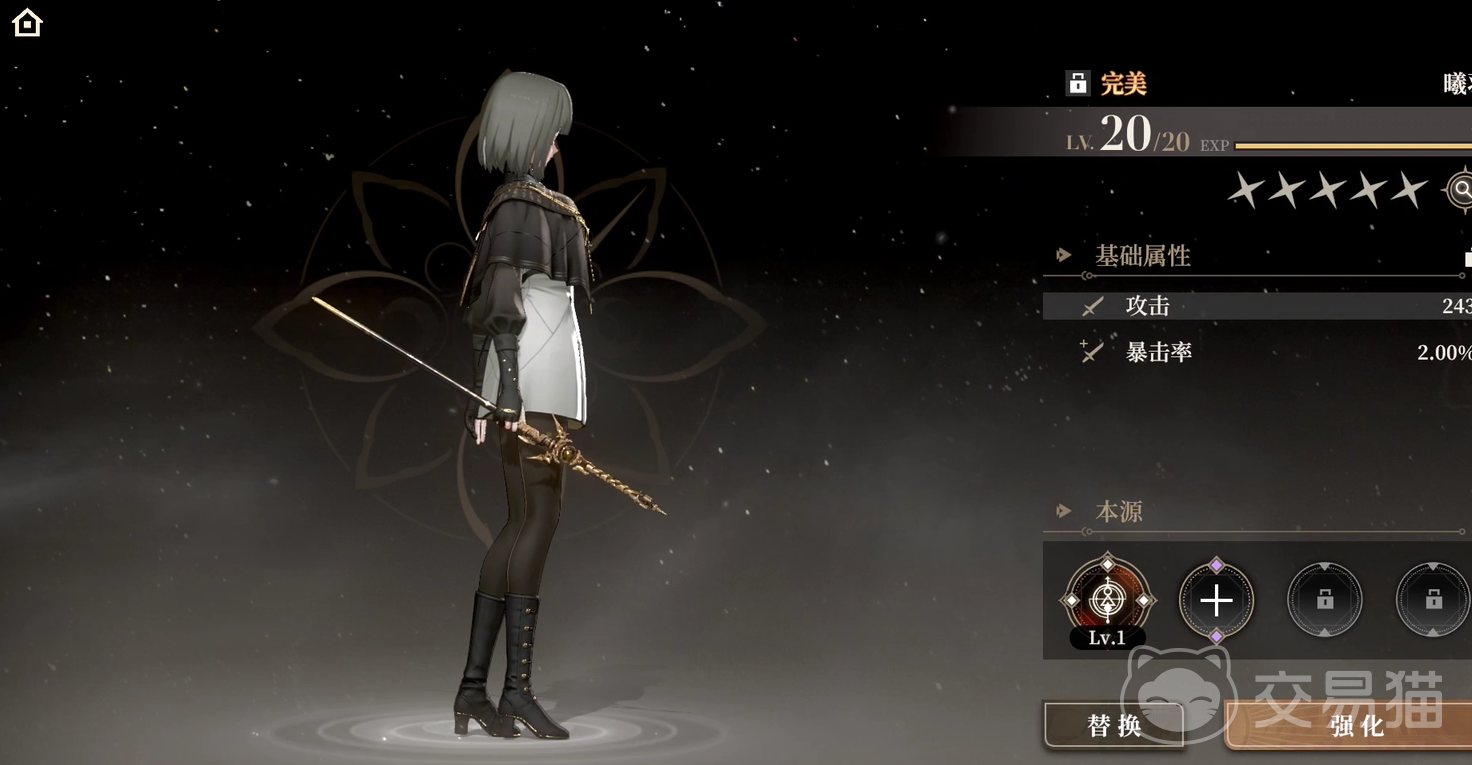Click the 替换 replace button

1113,725
